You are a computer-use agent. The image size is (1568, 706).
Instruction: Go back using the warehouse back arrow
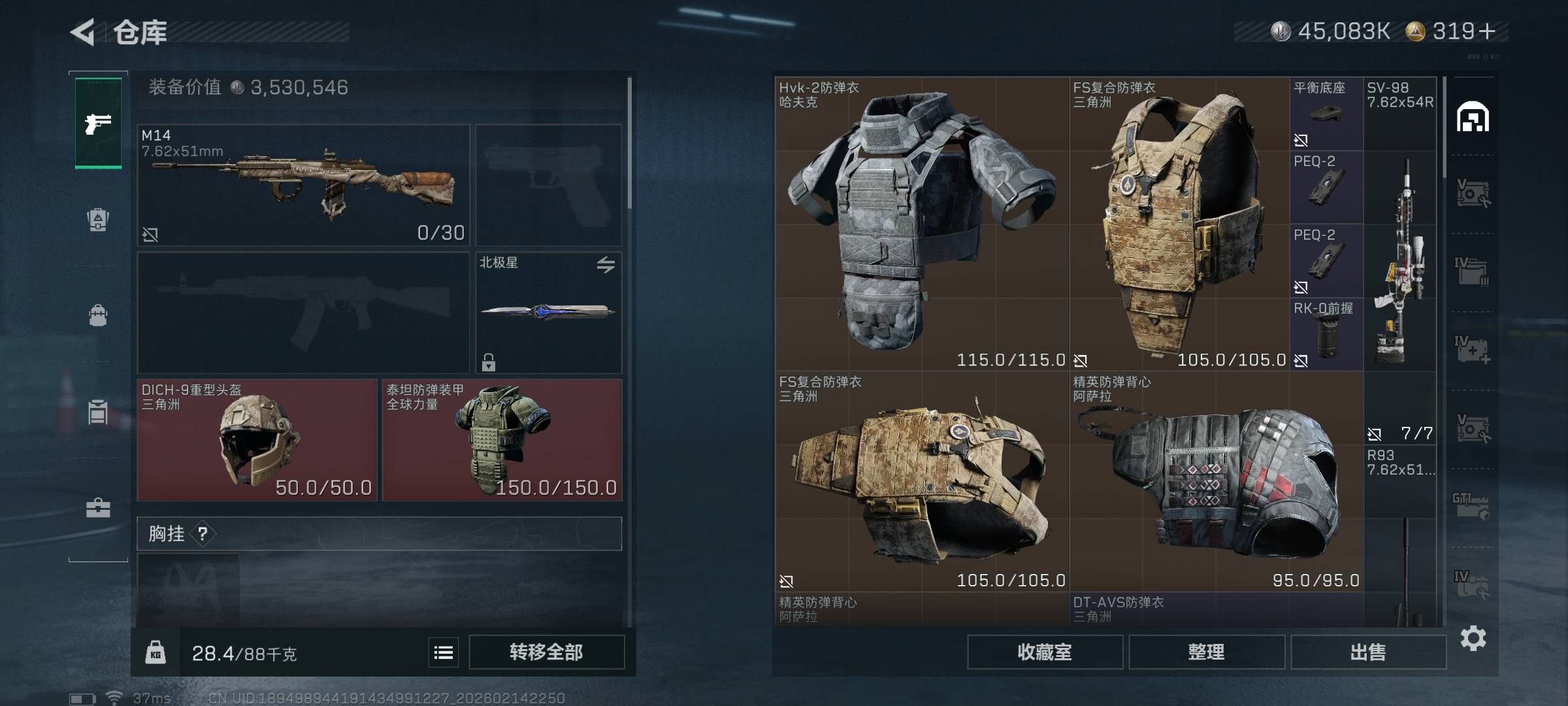(83, 32)
